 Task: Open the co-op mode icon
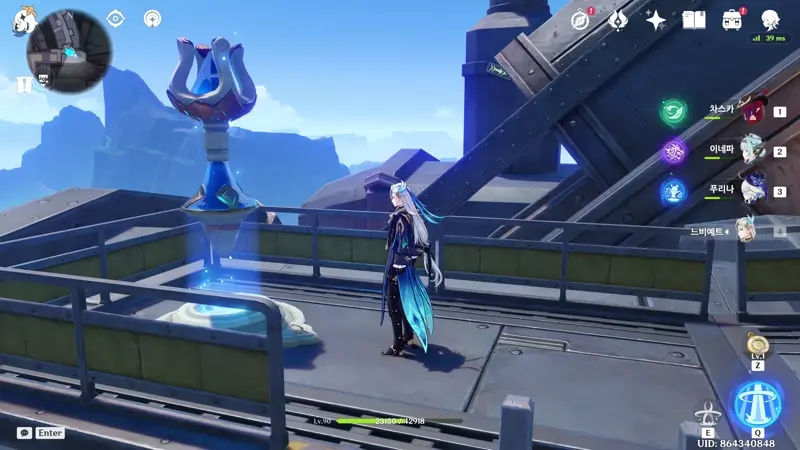(x=152, y=18)
